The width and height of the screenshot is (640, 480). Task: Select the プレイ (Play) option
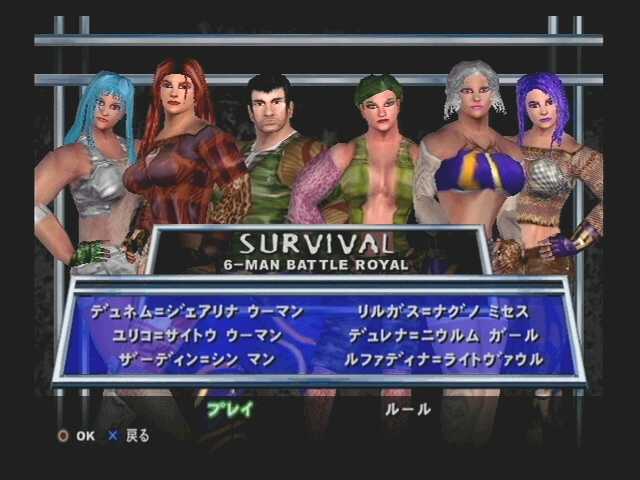(x=230, y=408)
